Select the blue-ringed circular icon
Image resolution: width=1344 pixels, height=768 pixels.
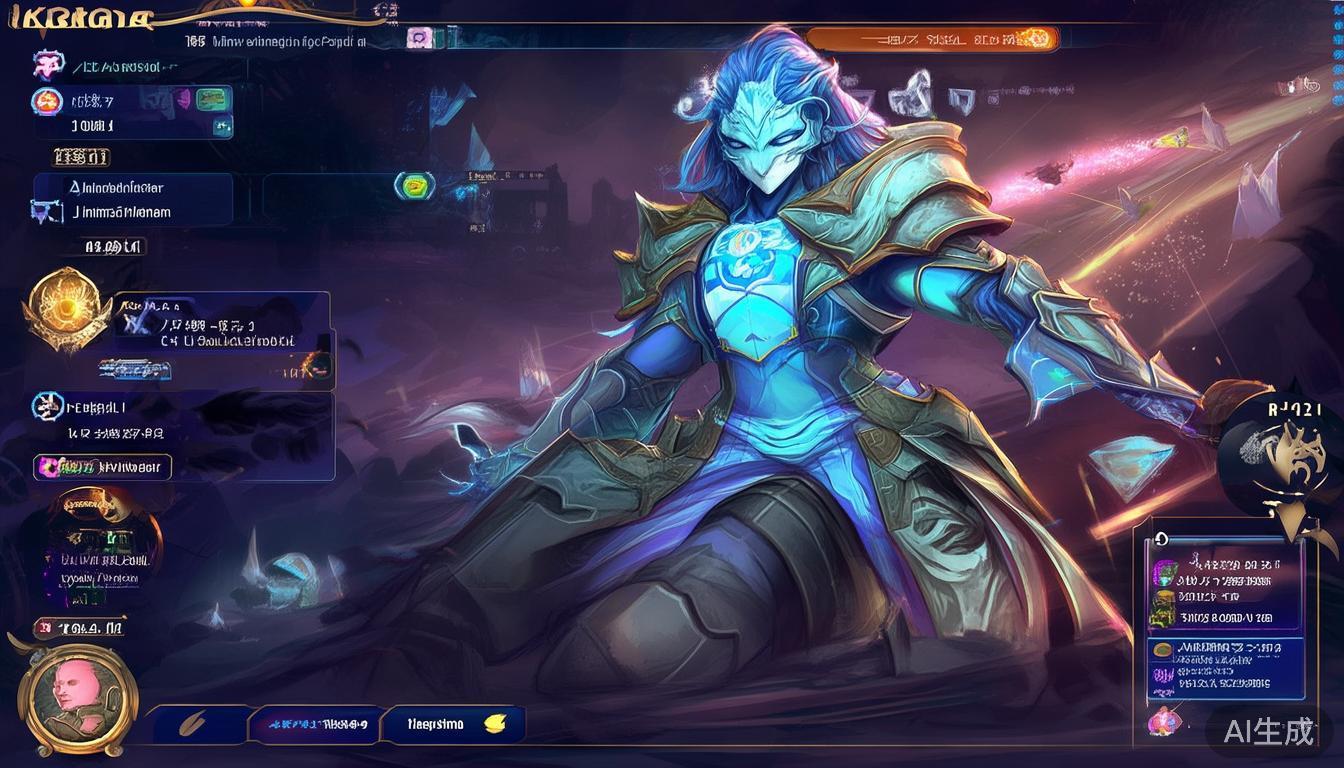click(x=47, y=406)
